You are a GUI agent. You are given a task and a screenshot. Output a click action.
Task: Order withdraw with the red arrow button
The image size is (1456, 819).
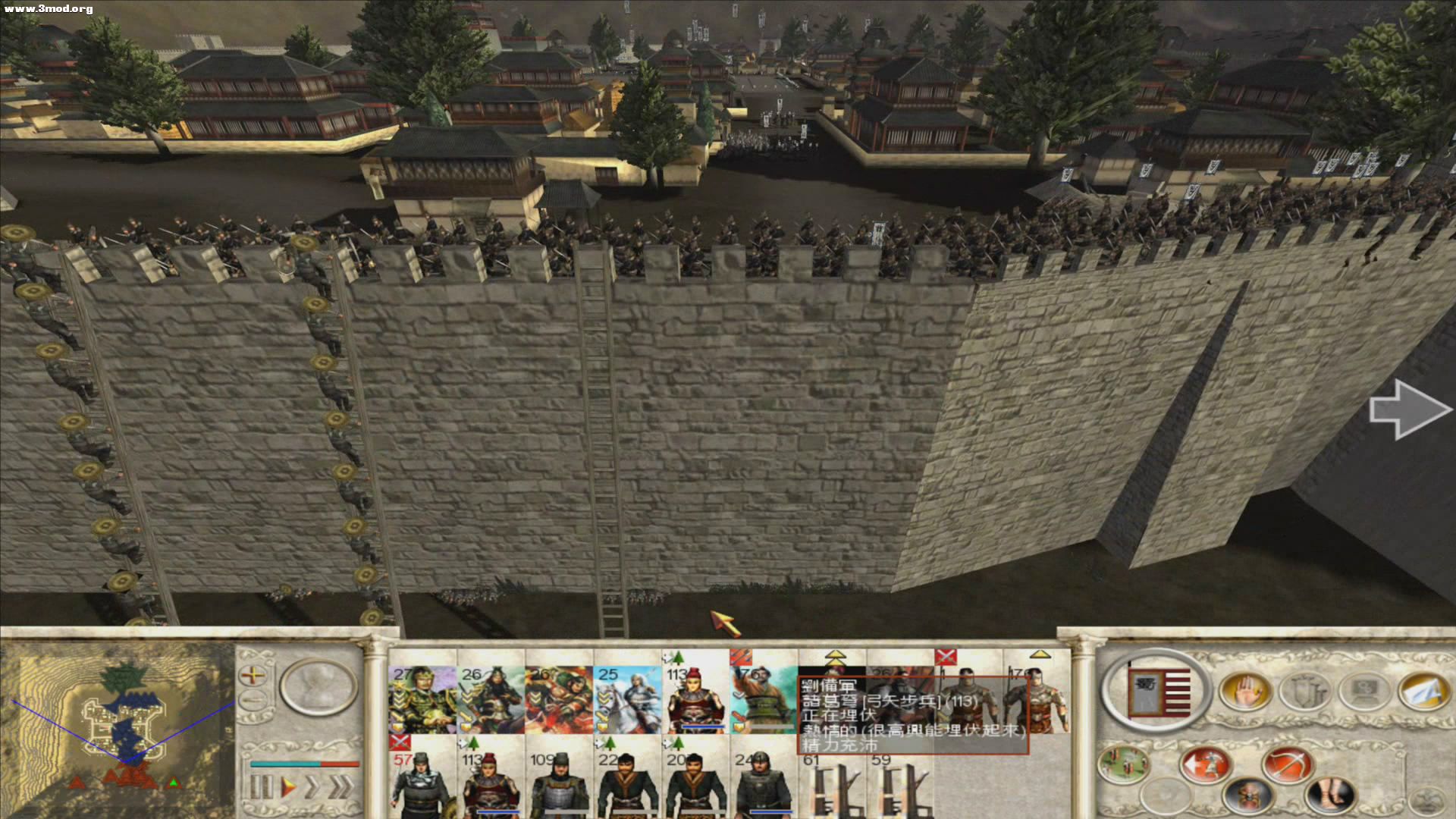point(1205,764)
